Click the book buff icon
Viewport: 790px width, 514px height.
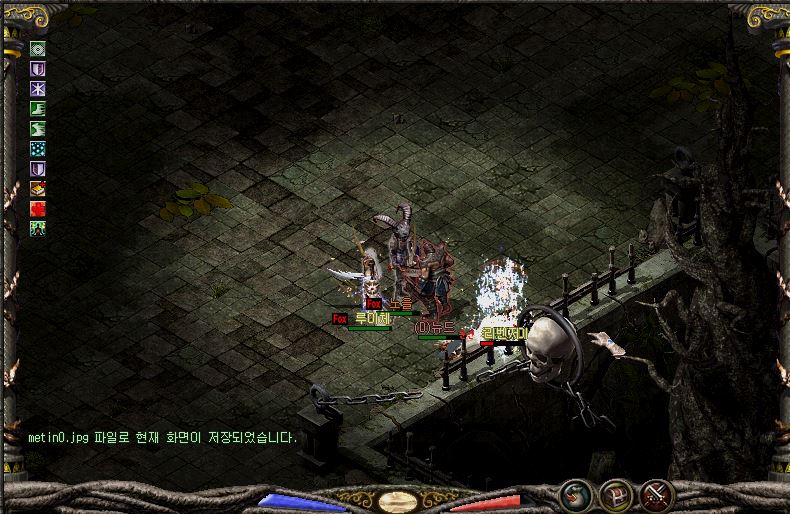38,188
